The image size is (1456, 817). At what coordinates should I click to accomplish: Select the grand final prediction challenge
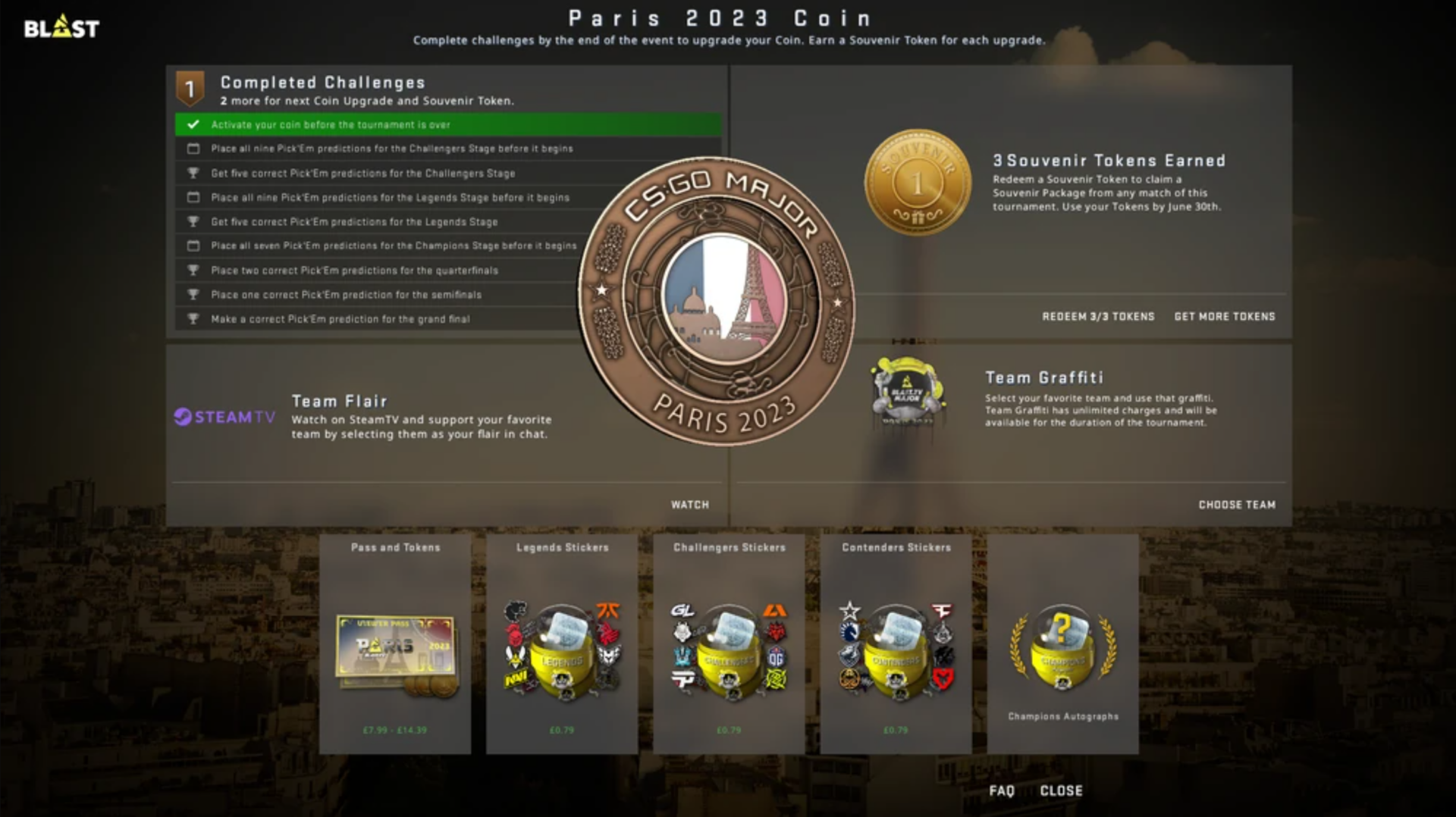pos(340,319)
